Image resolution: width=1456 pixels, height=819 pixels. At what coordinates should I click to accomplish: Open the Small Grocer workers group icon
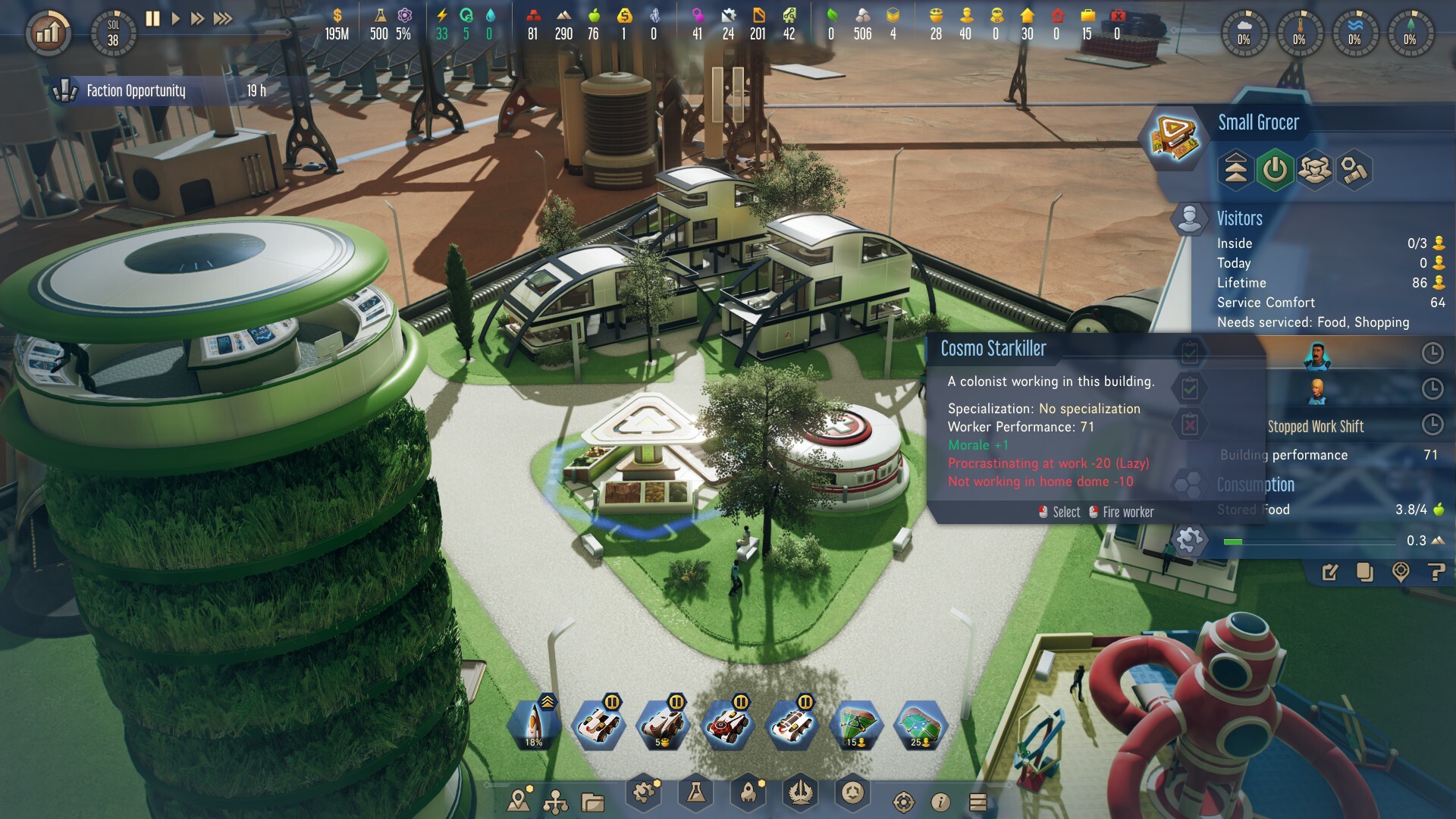1314,169
